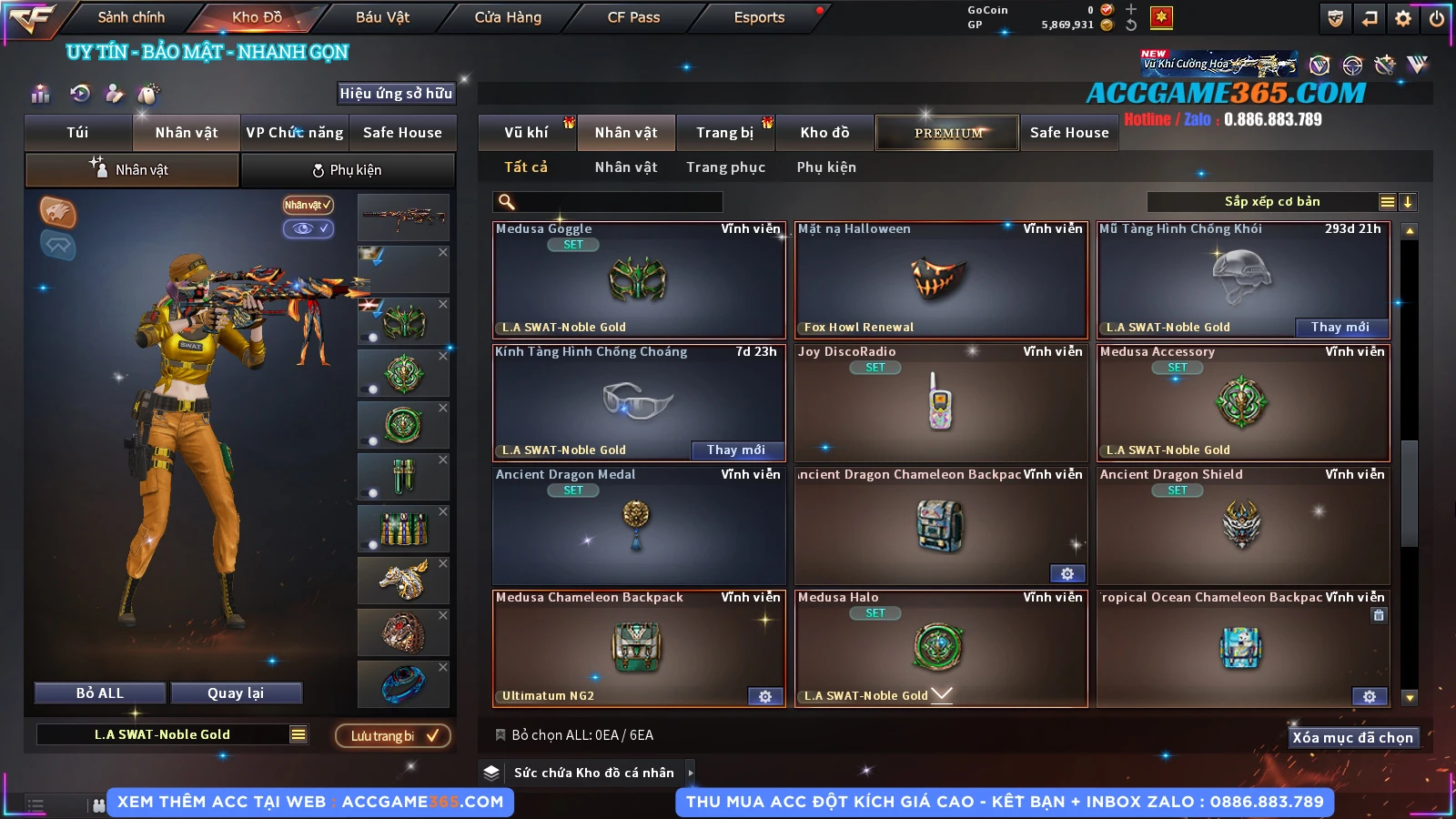This screenshot has height=819, width=1456.
Task: Choose the Mặt nạ Halloween mask
Action: pyautogui.click(x=940, y=280)
